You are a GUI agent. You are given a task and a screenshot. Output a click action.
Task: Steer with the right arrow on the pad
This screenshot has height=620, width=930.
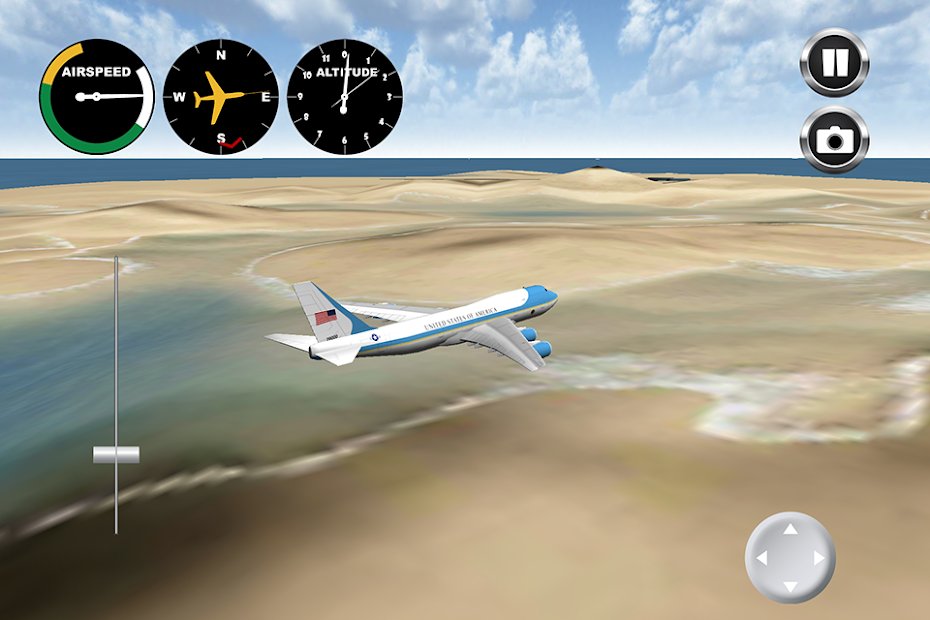[x=818, y=558]
